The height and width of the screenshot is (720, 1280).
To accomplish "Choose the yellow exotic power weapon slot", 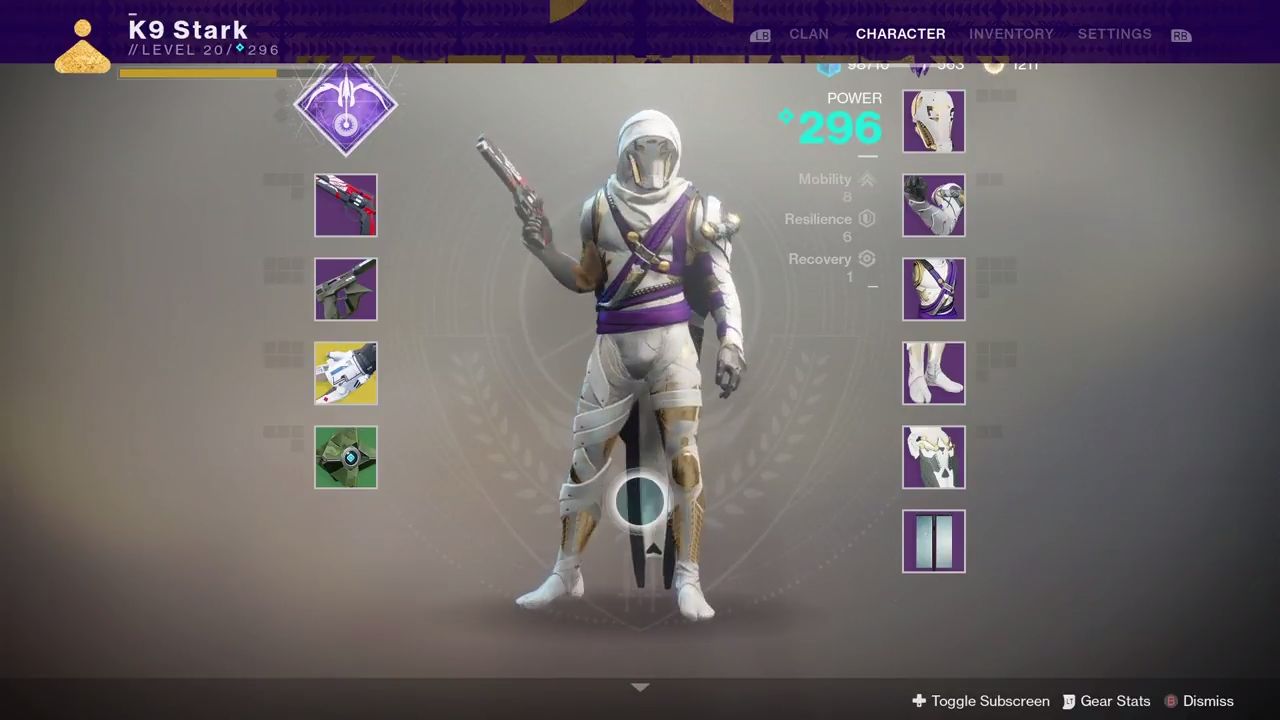I will tap(346, 373).
